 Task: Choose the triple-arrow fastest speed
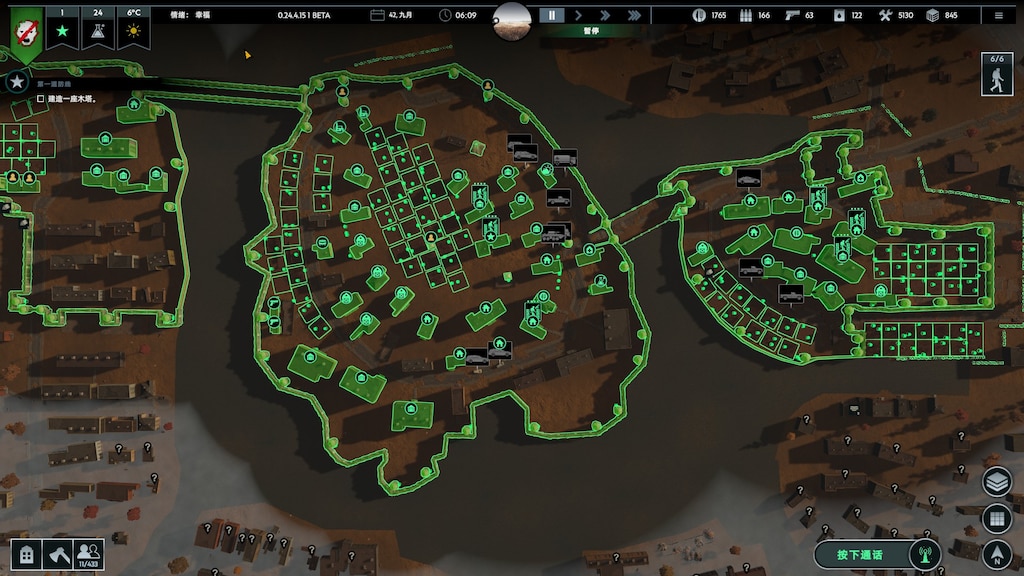[x=634, y=15]
